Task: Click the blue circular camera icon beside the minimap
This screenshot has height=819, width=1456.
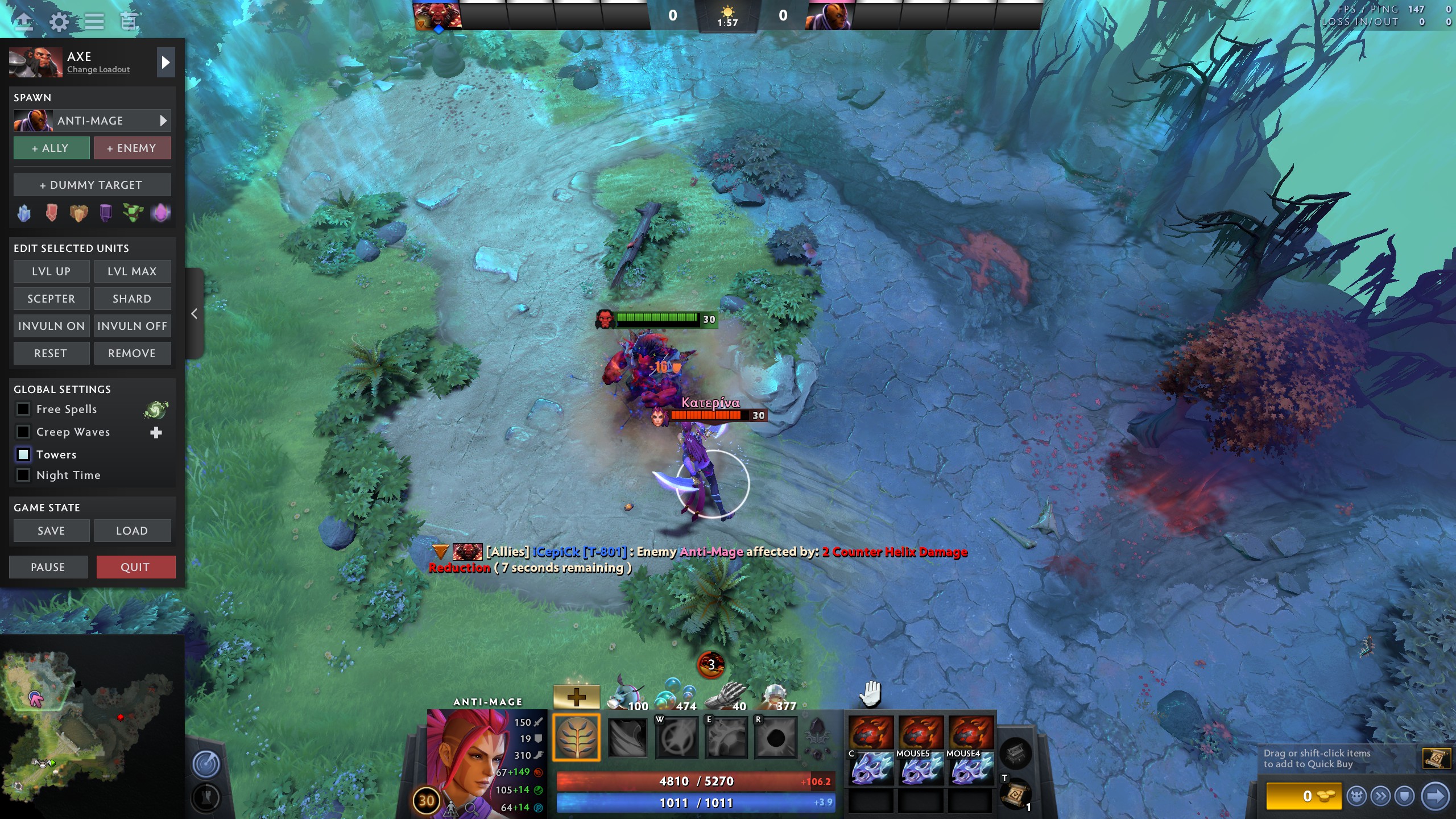Action: click(206, 765)
